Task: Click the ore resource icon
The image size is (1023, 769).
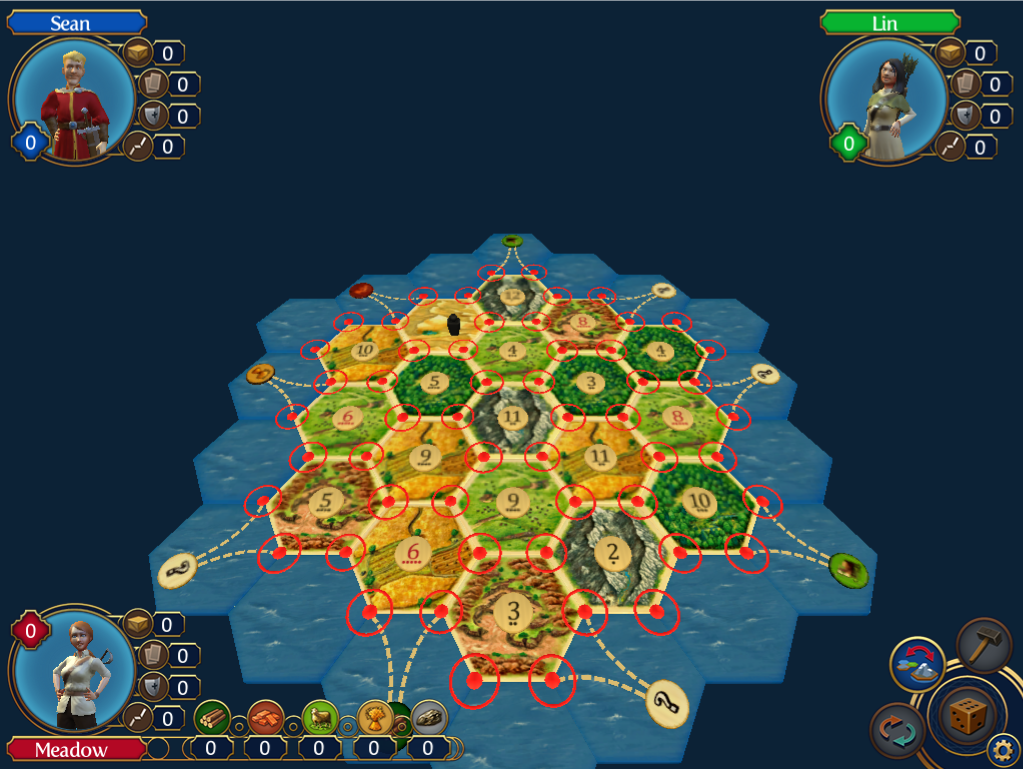Action: [x=428, y=717]
